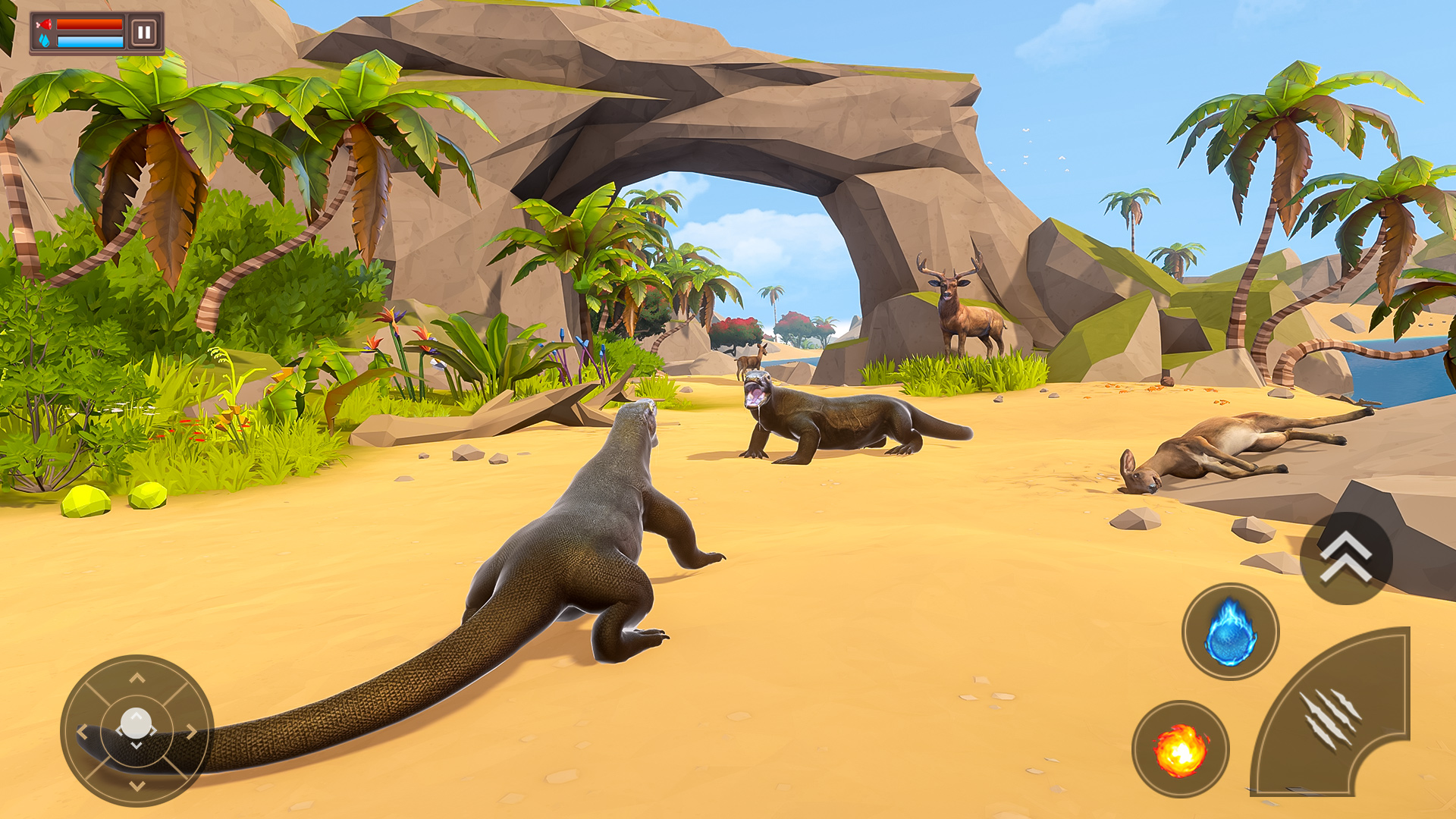Pause the game

coord(144,32)
